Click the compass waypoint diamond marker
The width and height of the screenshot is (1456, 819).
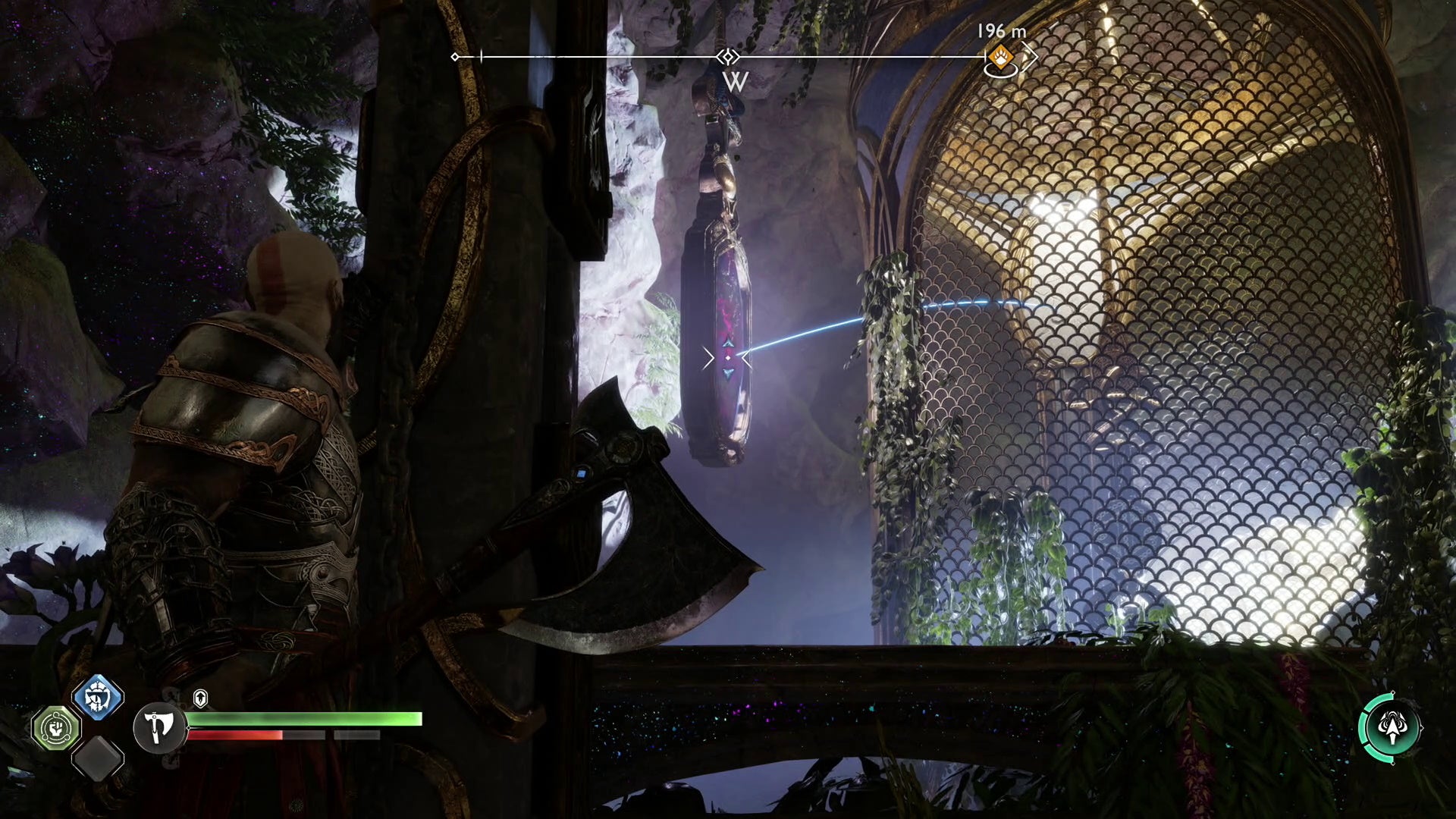point(728,57)
